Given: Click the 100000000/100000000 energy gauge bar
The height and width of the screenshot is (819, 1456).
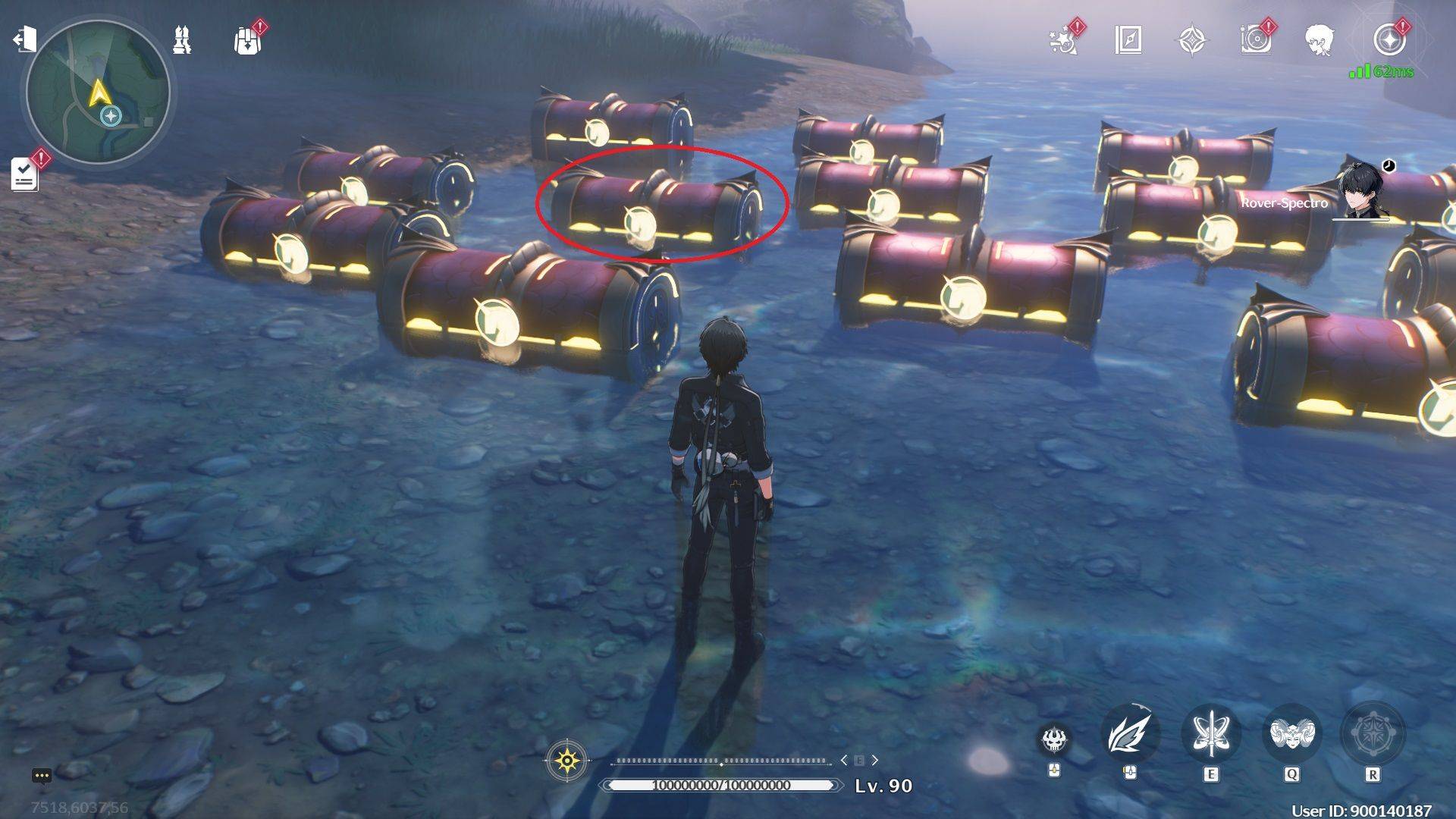Looking at the screenshot, I should (717, 786).
